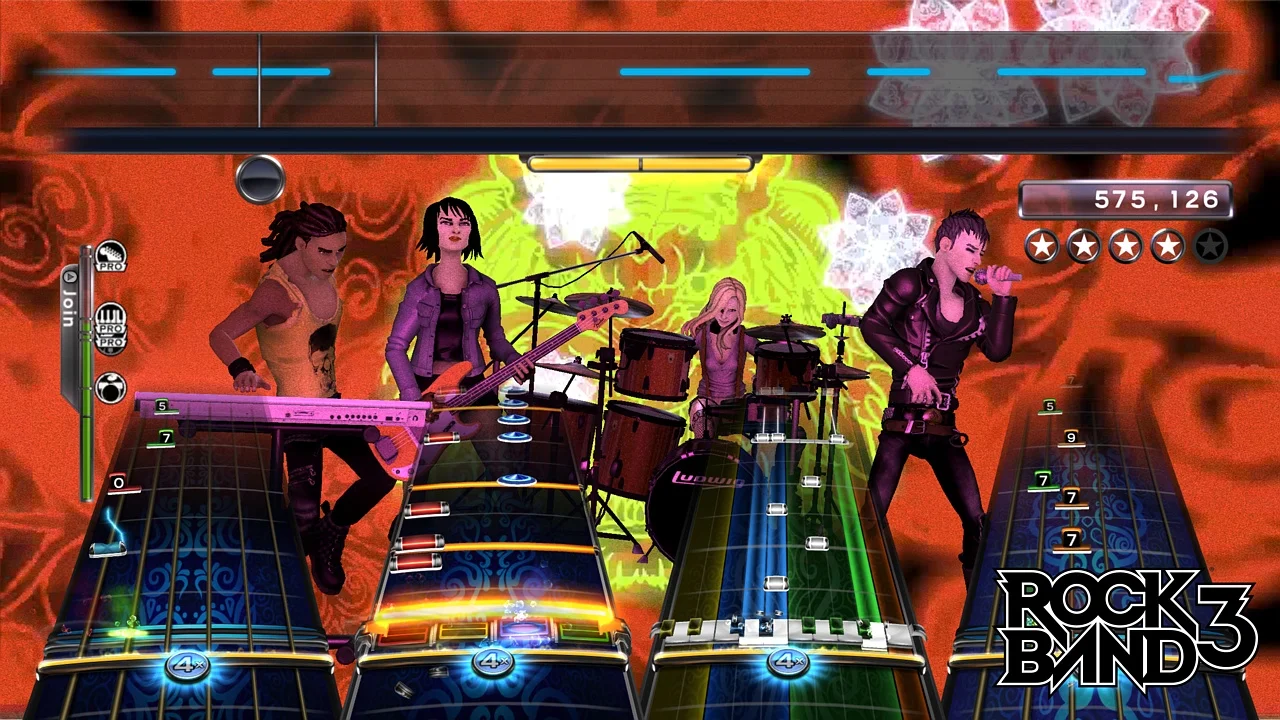Toggle Pro mode on the guitar icon
Image resolution: width=1280 pixels, height=720 pixels.
point(111,266)
